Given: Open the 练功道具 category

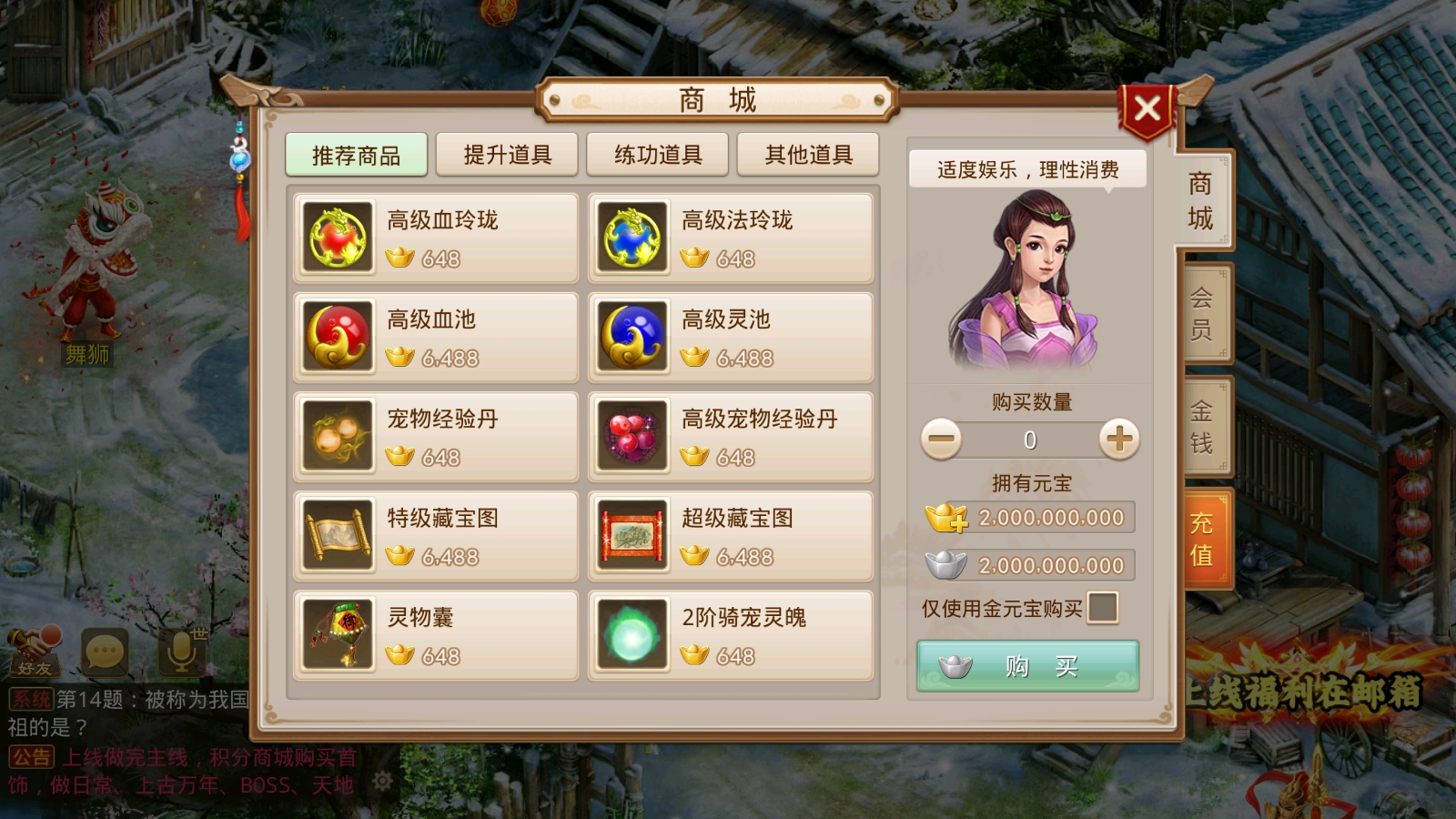Looking at the screenshot, I should (x=657, y=154).
